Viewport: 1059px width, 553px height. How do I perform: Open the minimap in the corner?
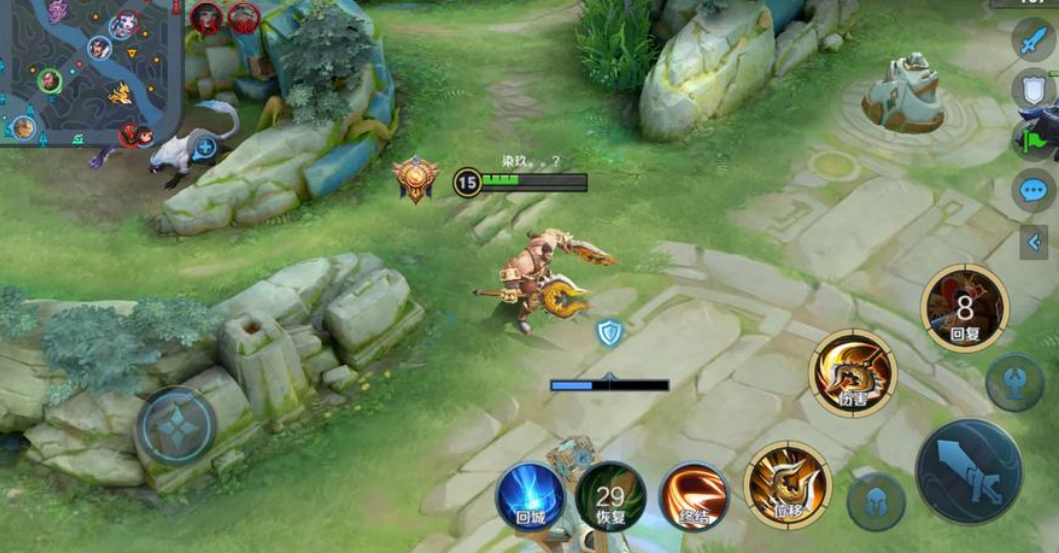tap(90, 70)
